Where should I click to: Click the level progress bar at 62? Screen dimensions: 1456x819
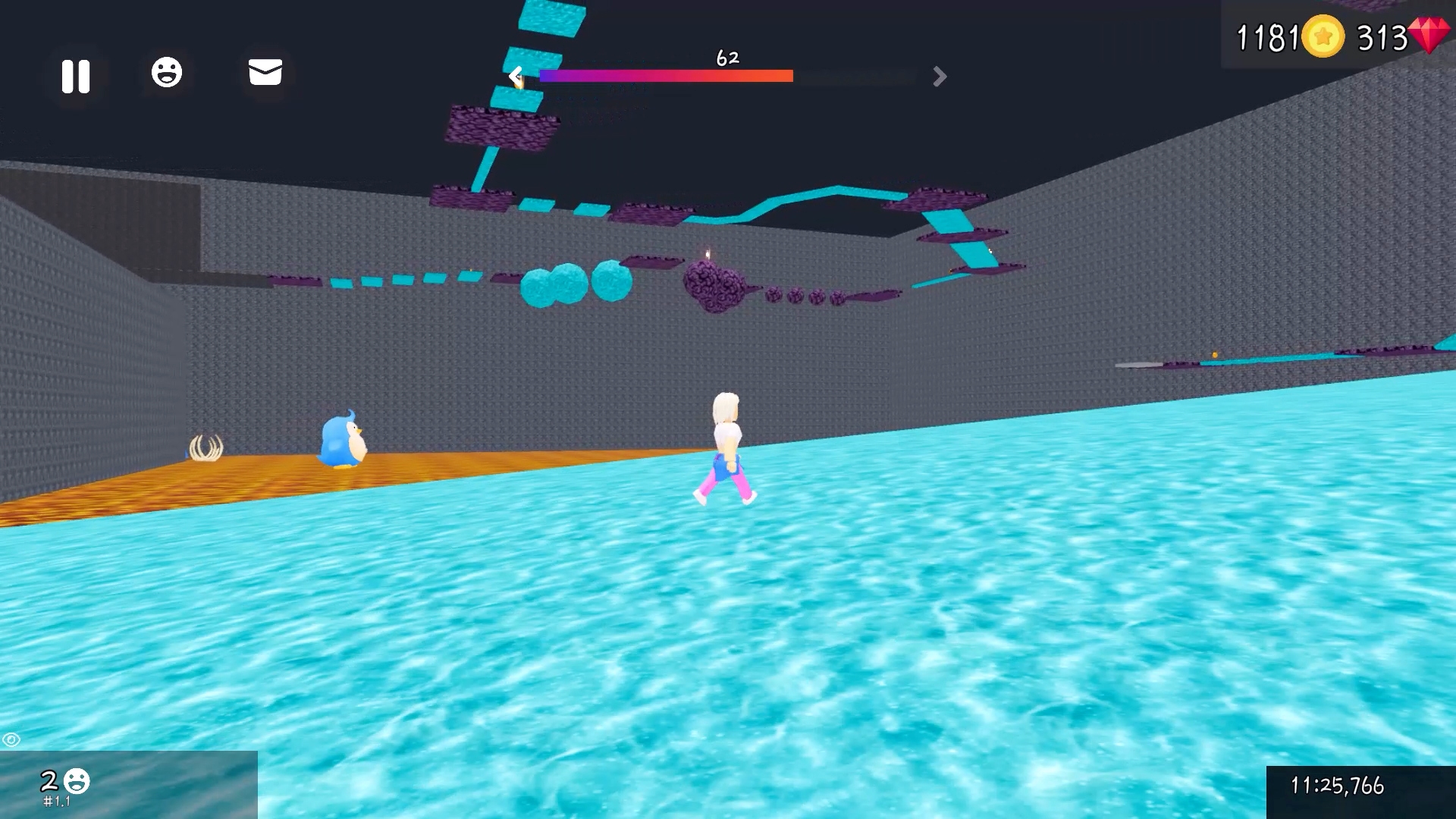point(666,75)
